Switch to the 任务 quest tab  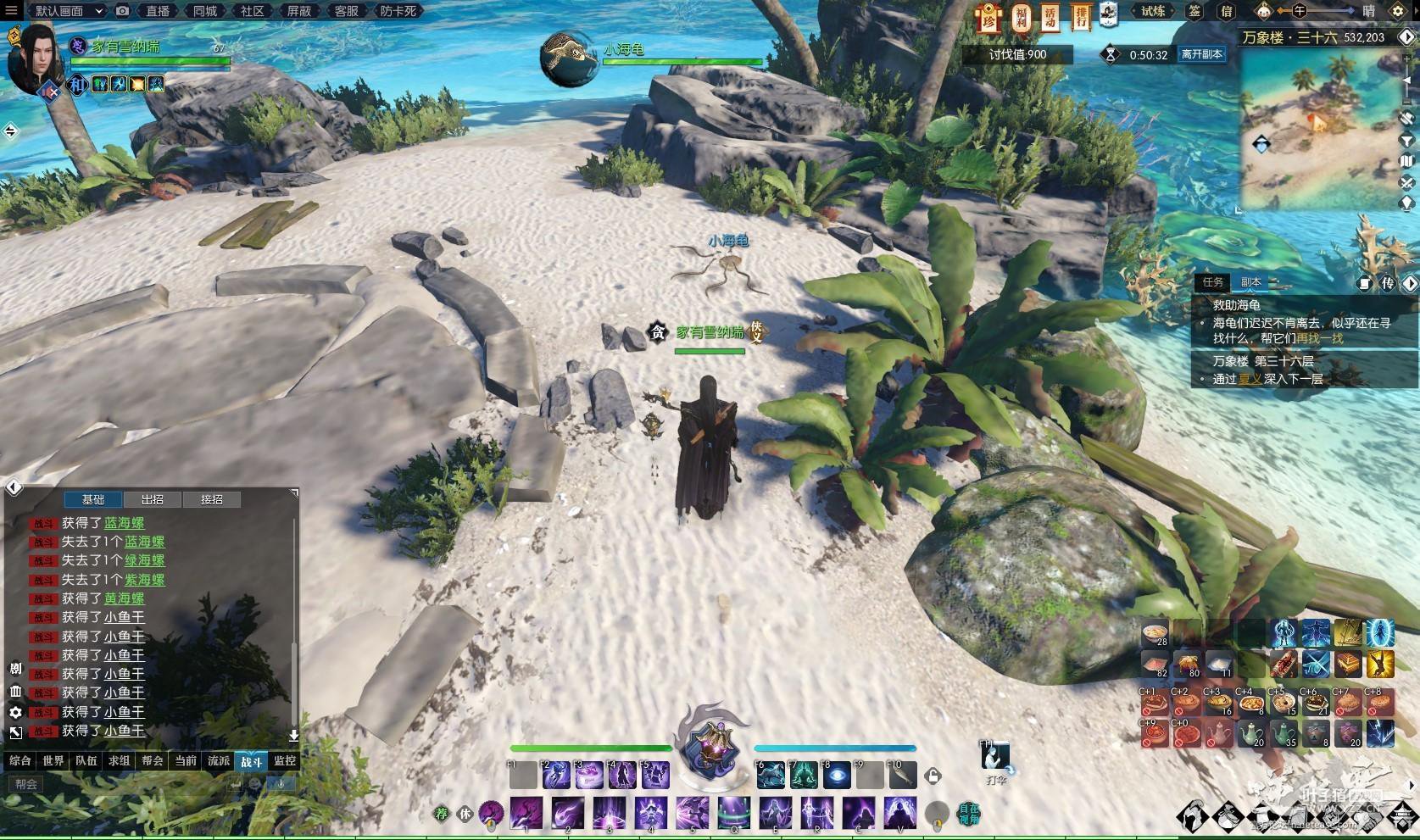click(x=1213, y=282)
